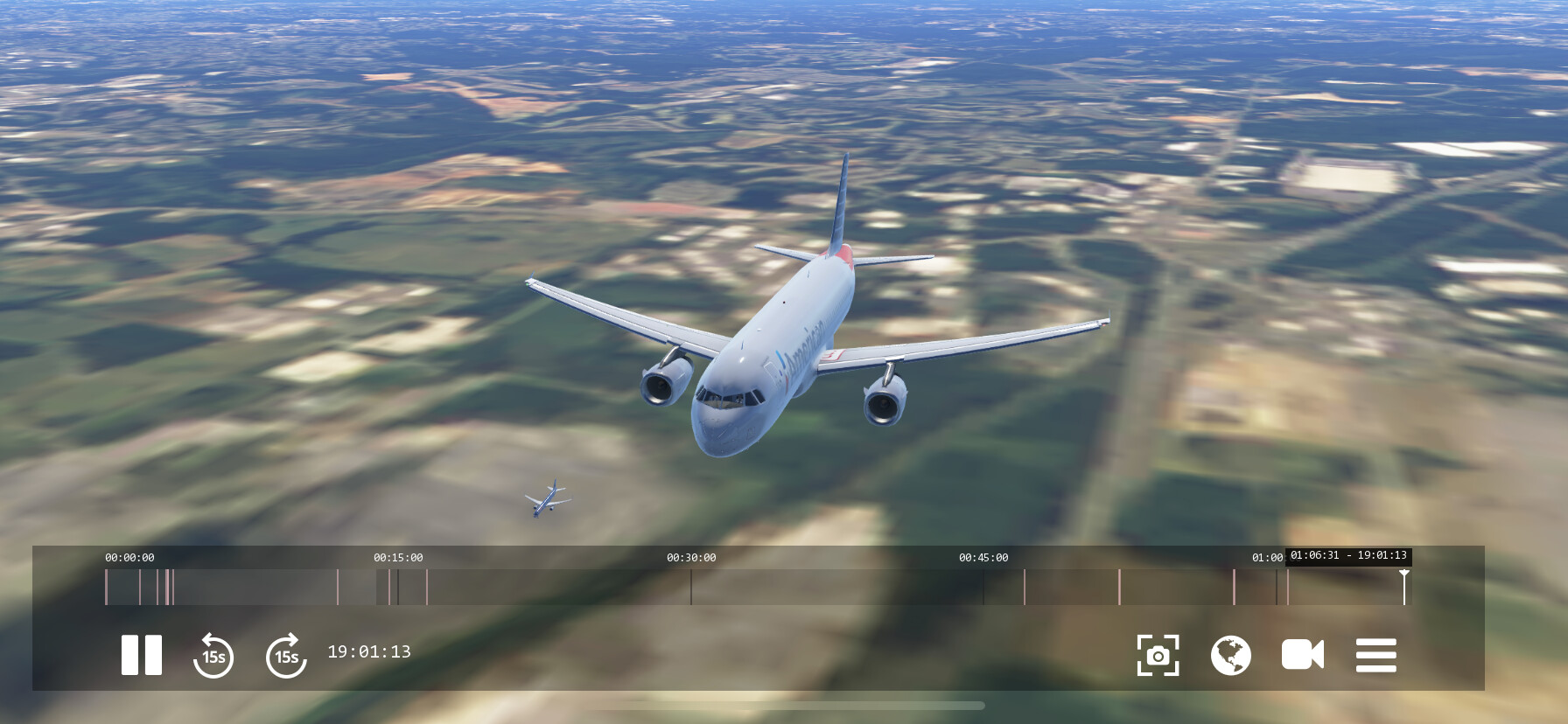Jump to the playhead marker at timeline end
Image resolution: width=1568 pixels, height=724 pixels.
1404,587
